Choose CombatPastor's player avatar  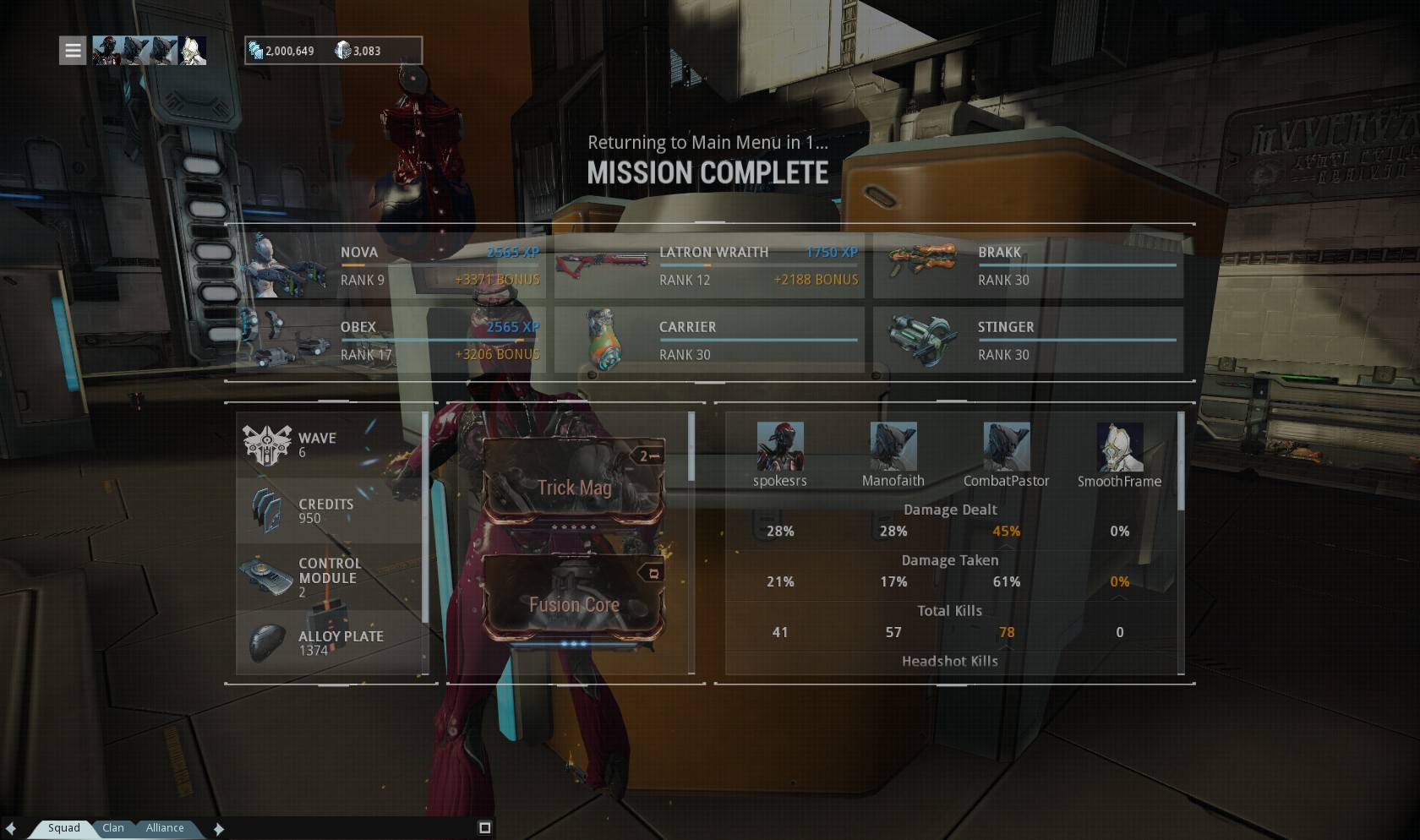[1006, 448]
